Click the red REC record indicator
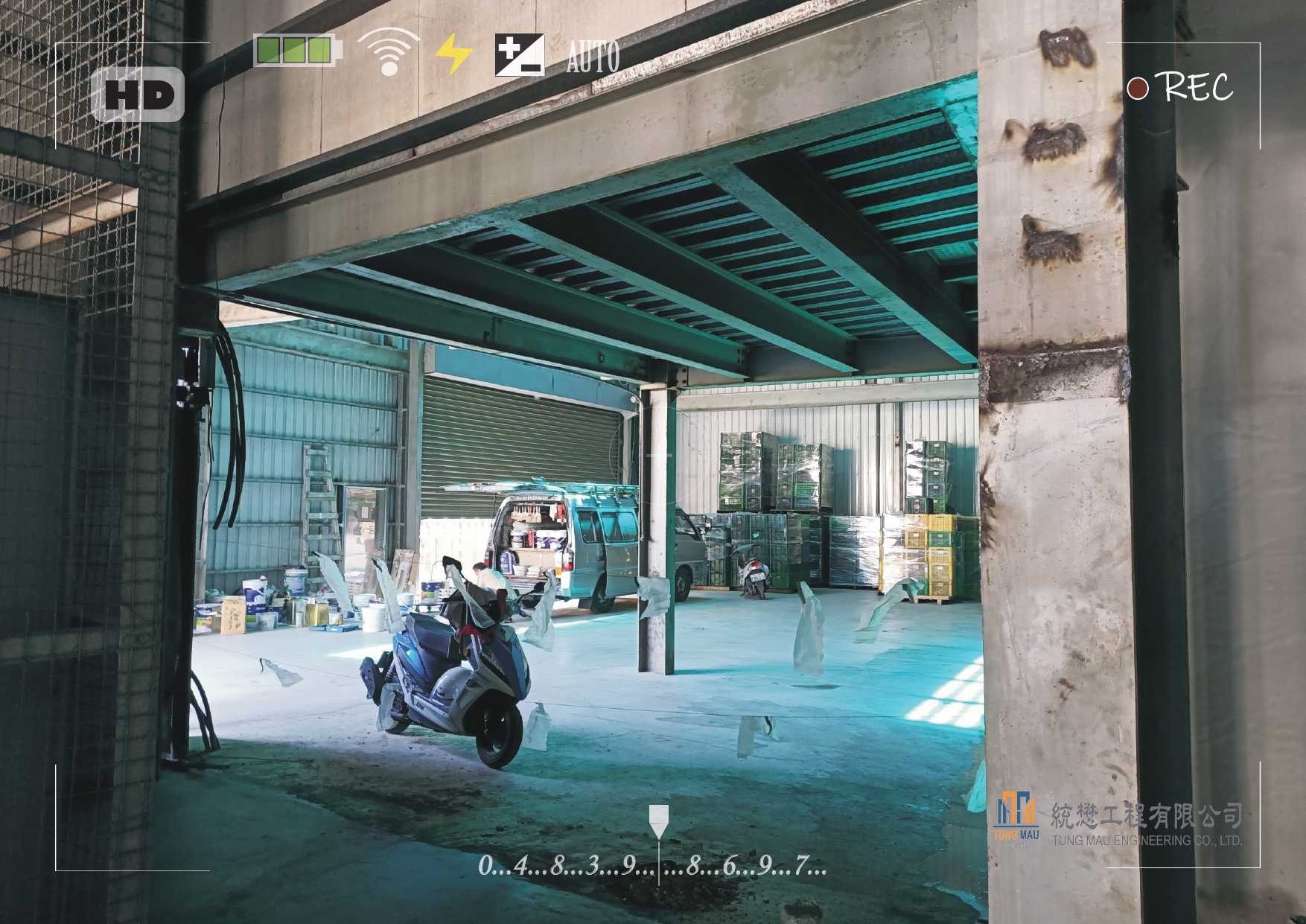 click(1137, 89)
